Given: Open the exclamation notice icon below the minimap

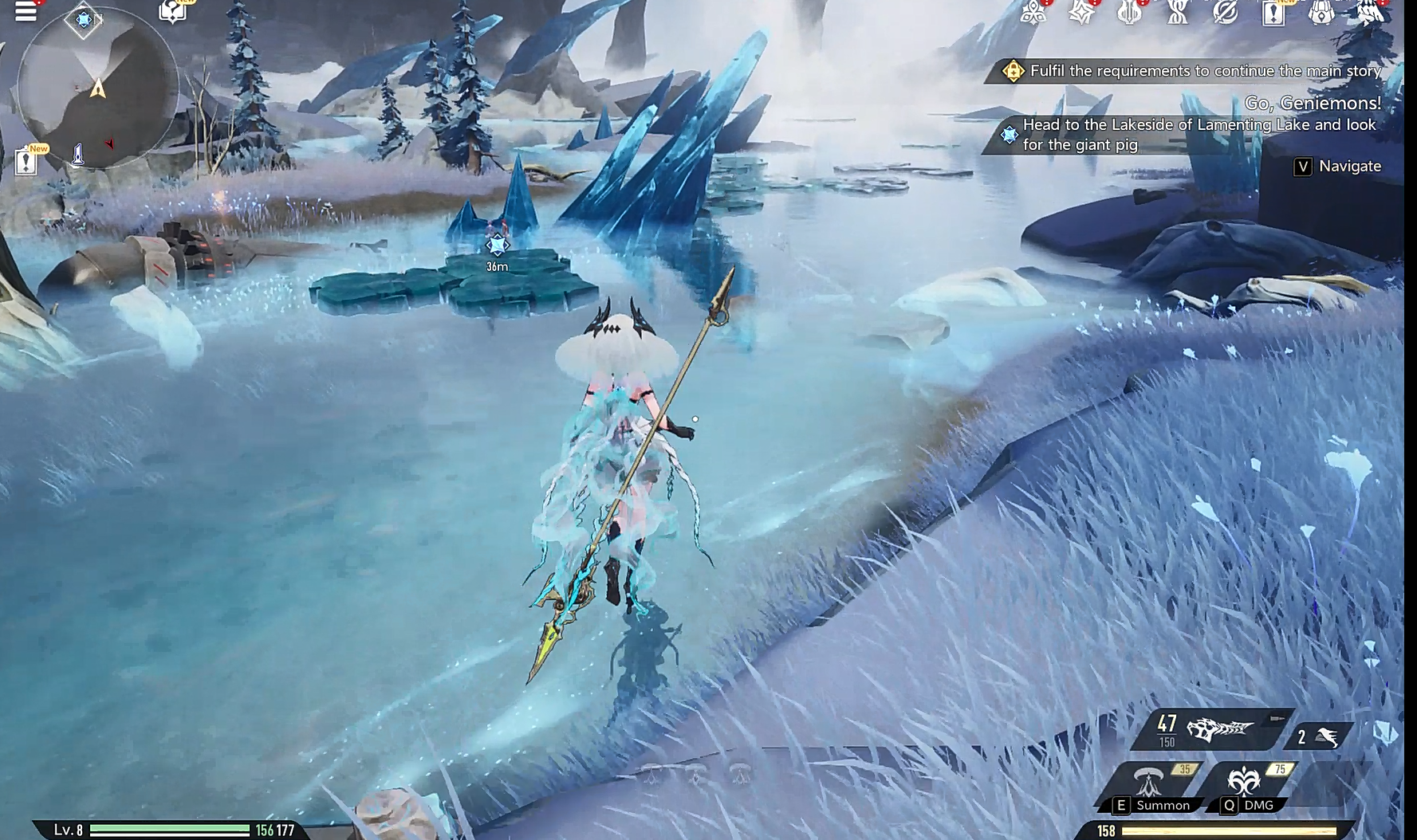Looking at the screenshot, I should pos(26,161).
